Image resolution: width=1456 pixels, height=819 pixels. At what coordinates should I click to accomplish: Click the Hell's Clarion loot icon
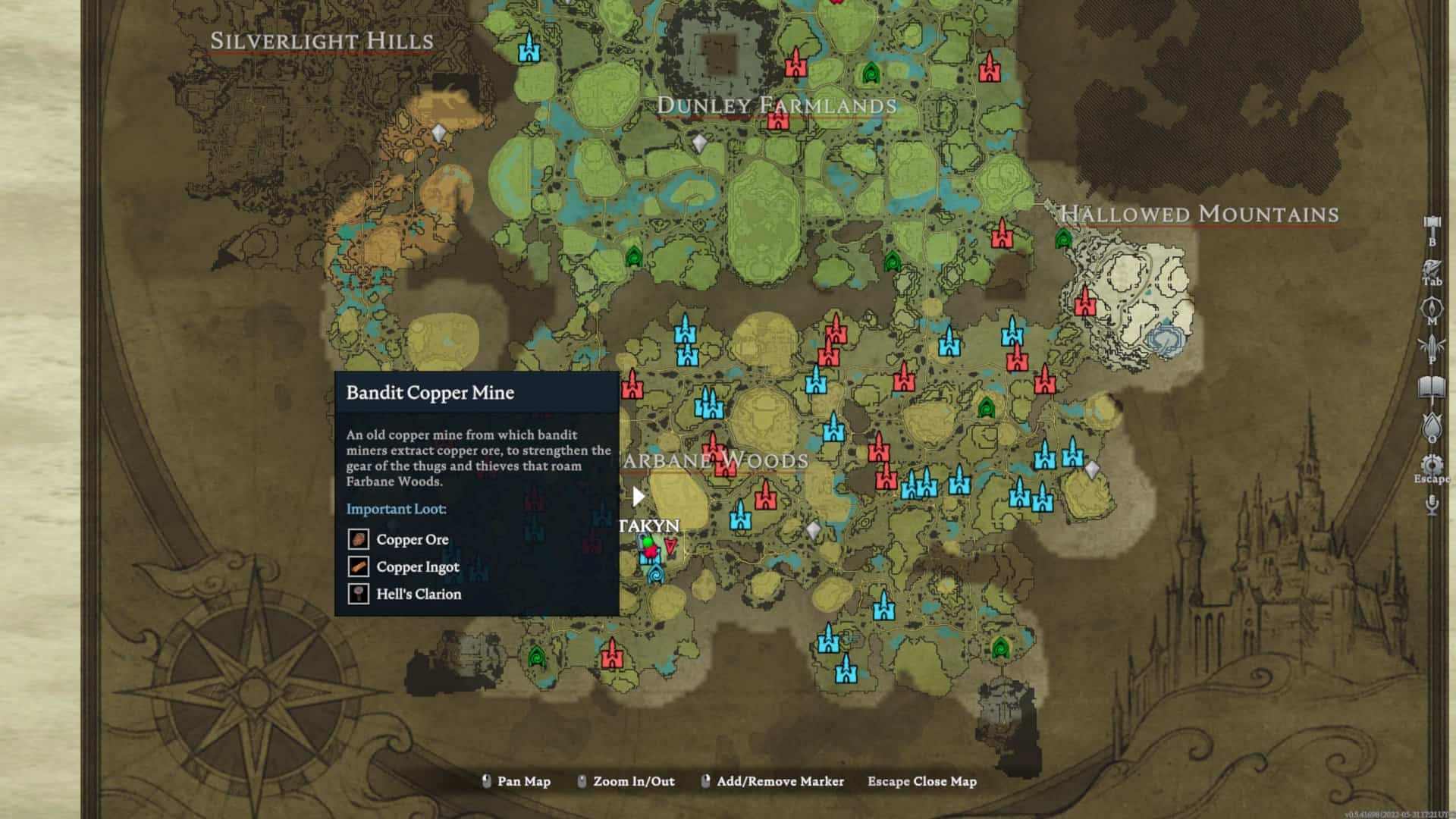click(x=360, y=594)
